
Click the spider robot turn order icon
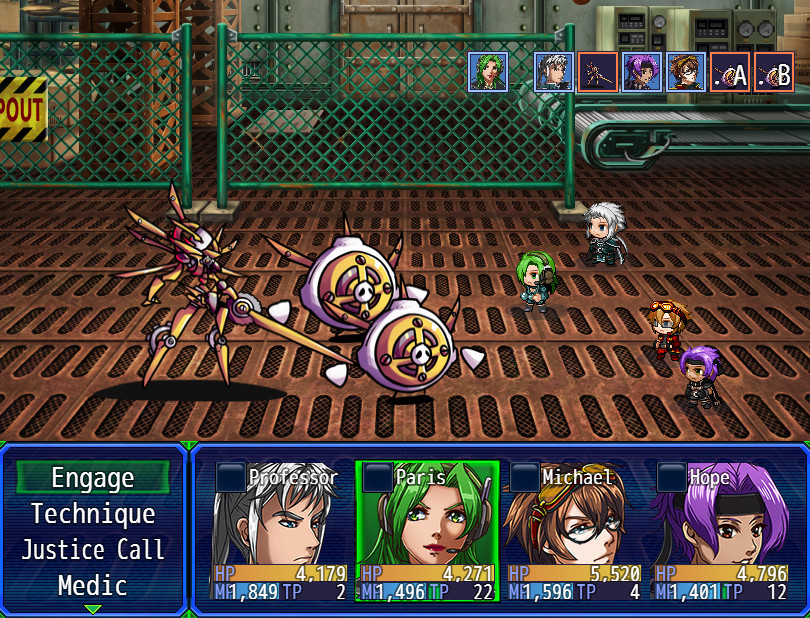point(598,72)
